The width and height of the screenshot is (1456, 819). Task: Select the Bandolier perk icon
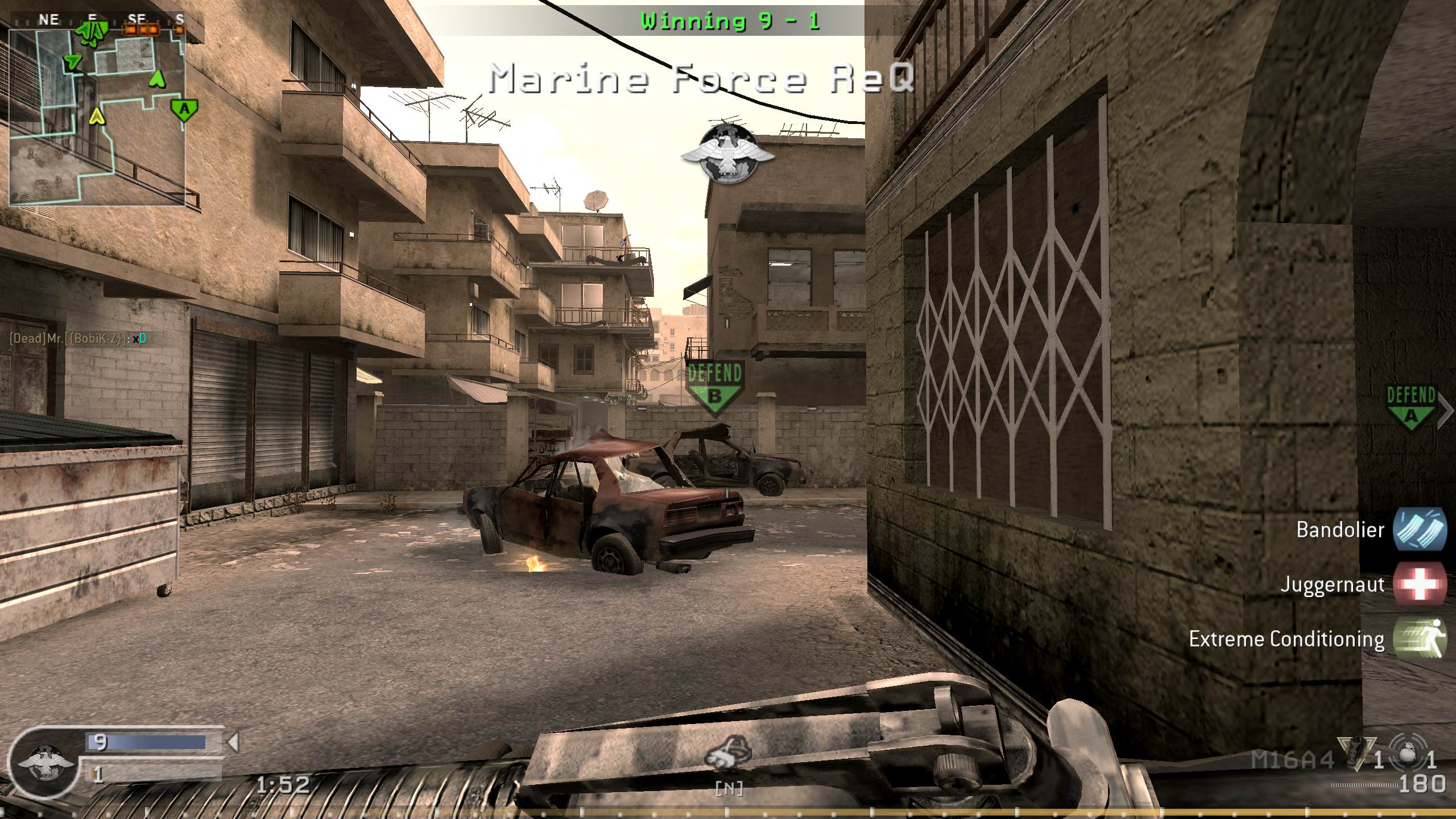point(1420,530)
